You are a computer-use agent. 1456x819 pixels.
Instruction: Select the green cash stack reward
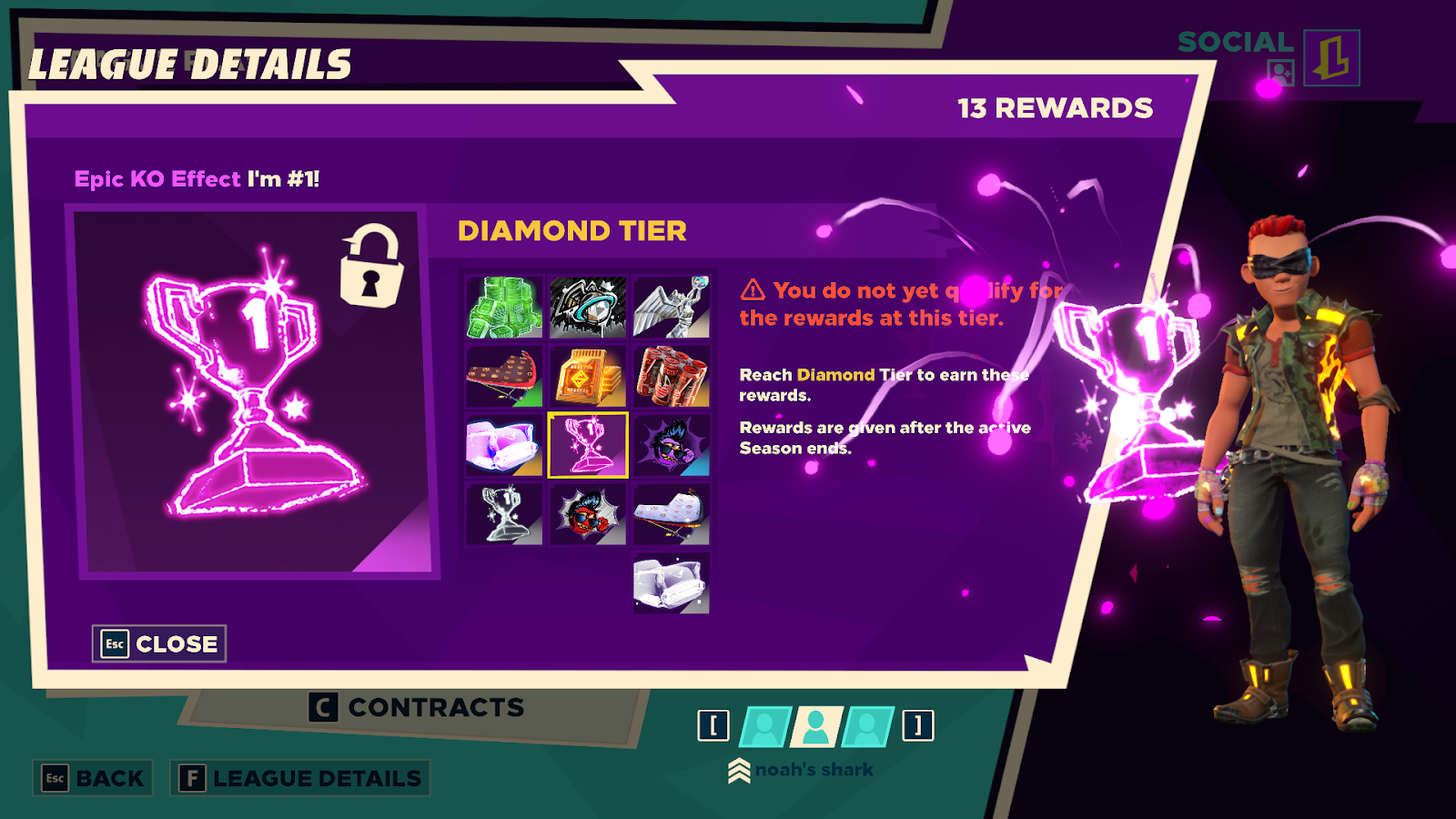pos(504,308)
